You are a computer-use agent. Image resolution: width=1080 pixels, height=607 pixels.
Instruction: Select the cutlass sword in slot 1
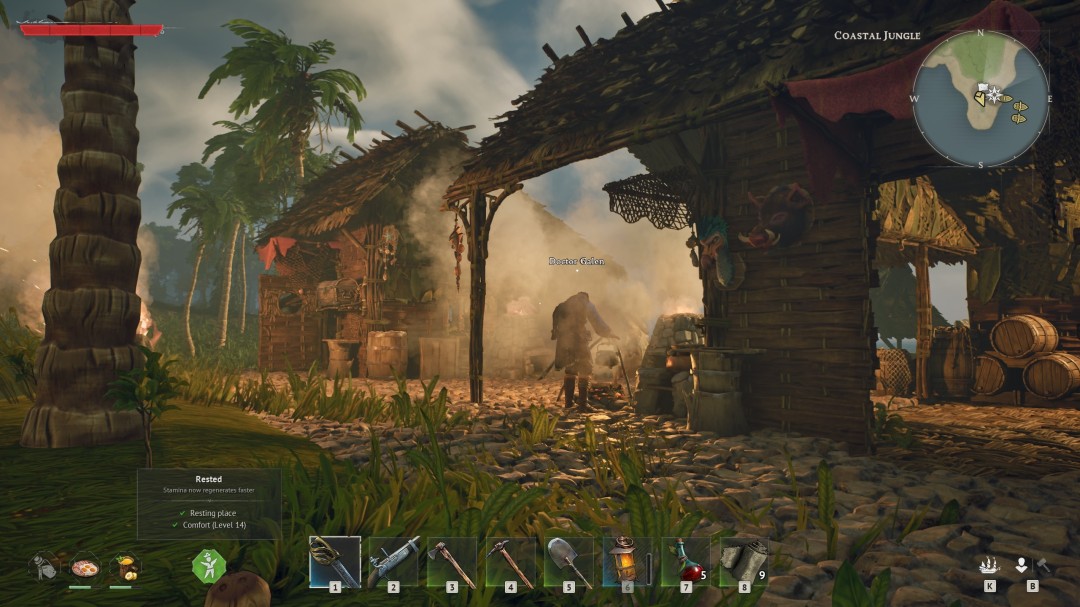[x=334, y=562]
